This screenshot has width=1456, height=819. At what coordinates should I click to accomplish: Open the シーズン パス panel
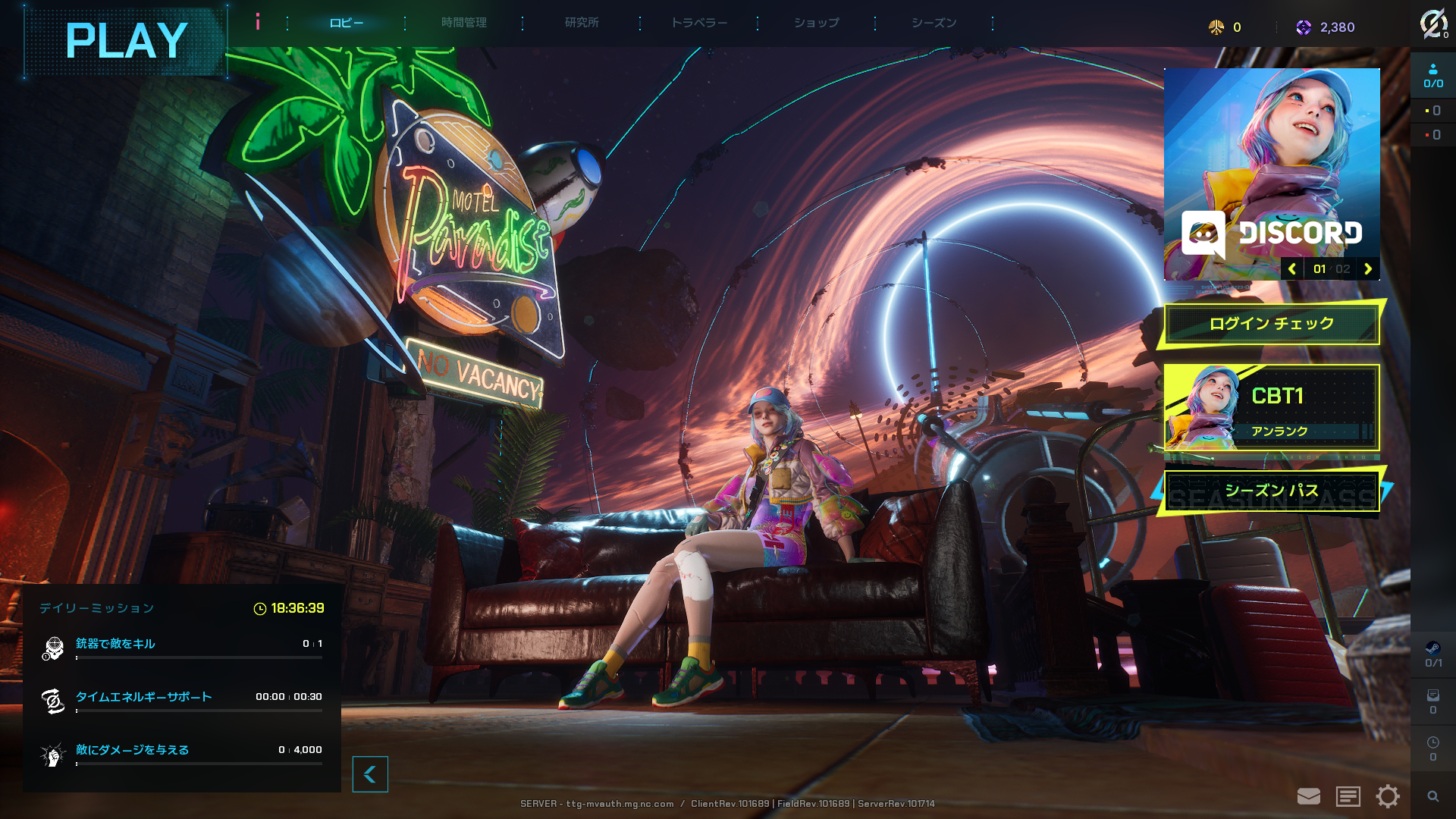[x=1271, y=491]
